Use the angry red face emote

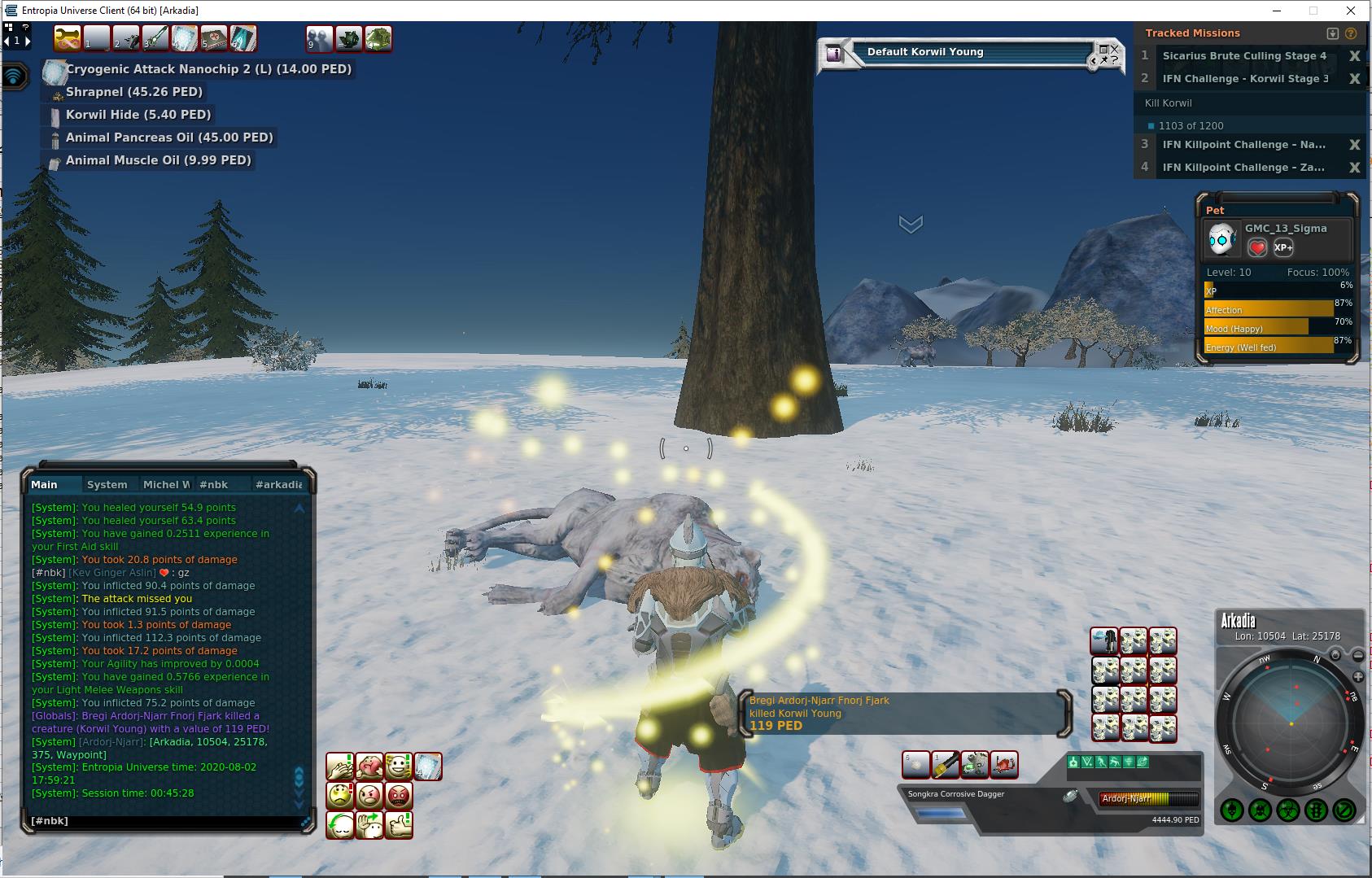[398, 796]
